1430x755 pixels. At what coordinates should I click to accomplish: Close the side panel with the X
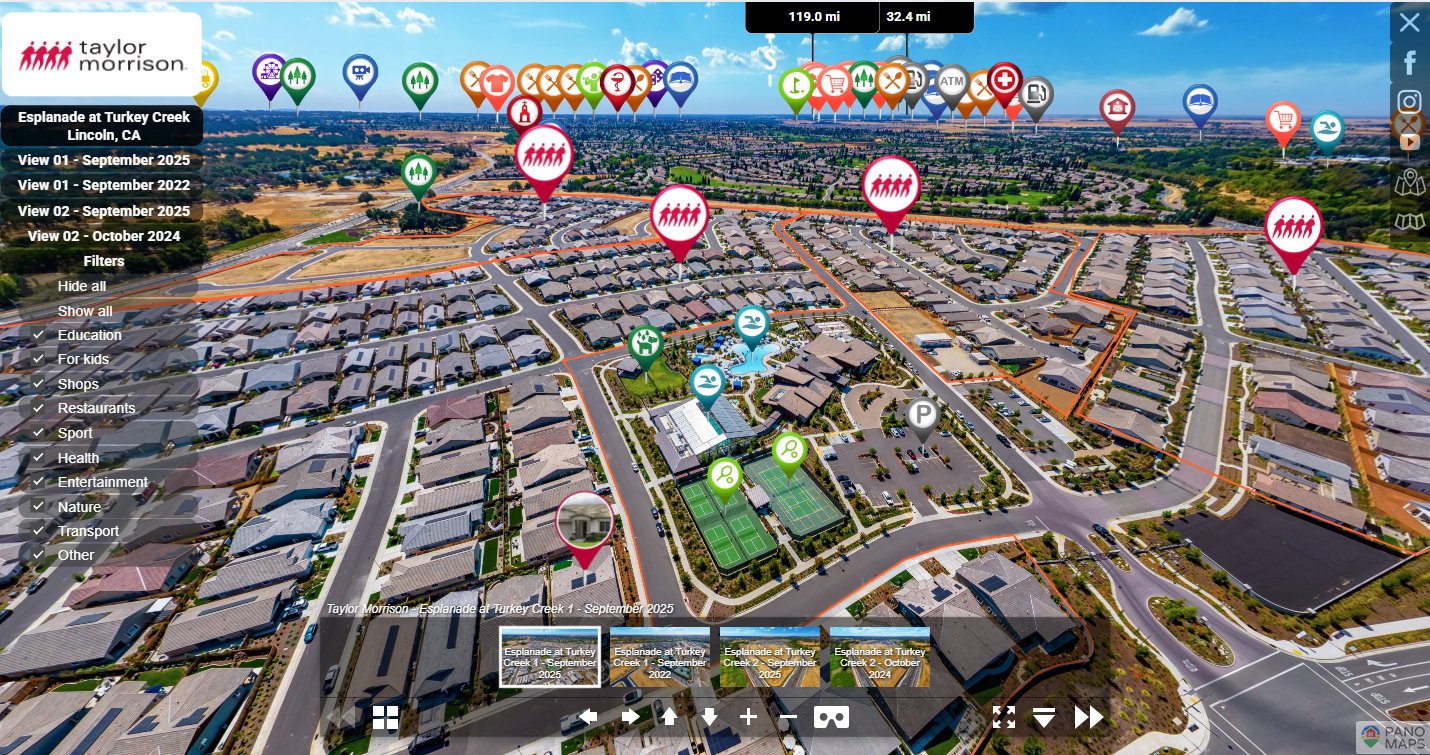(x=1409, y=22)
